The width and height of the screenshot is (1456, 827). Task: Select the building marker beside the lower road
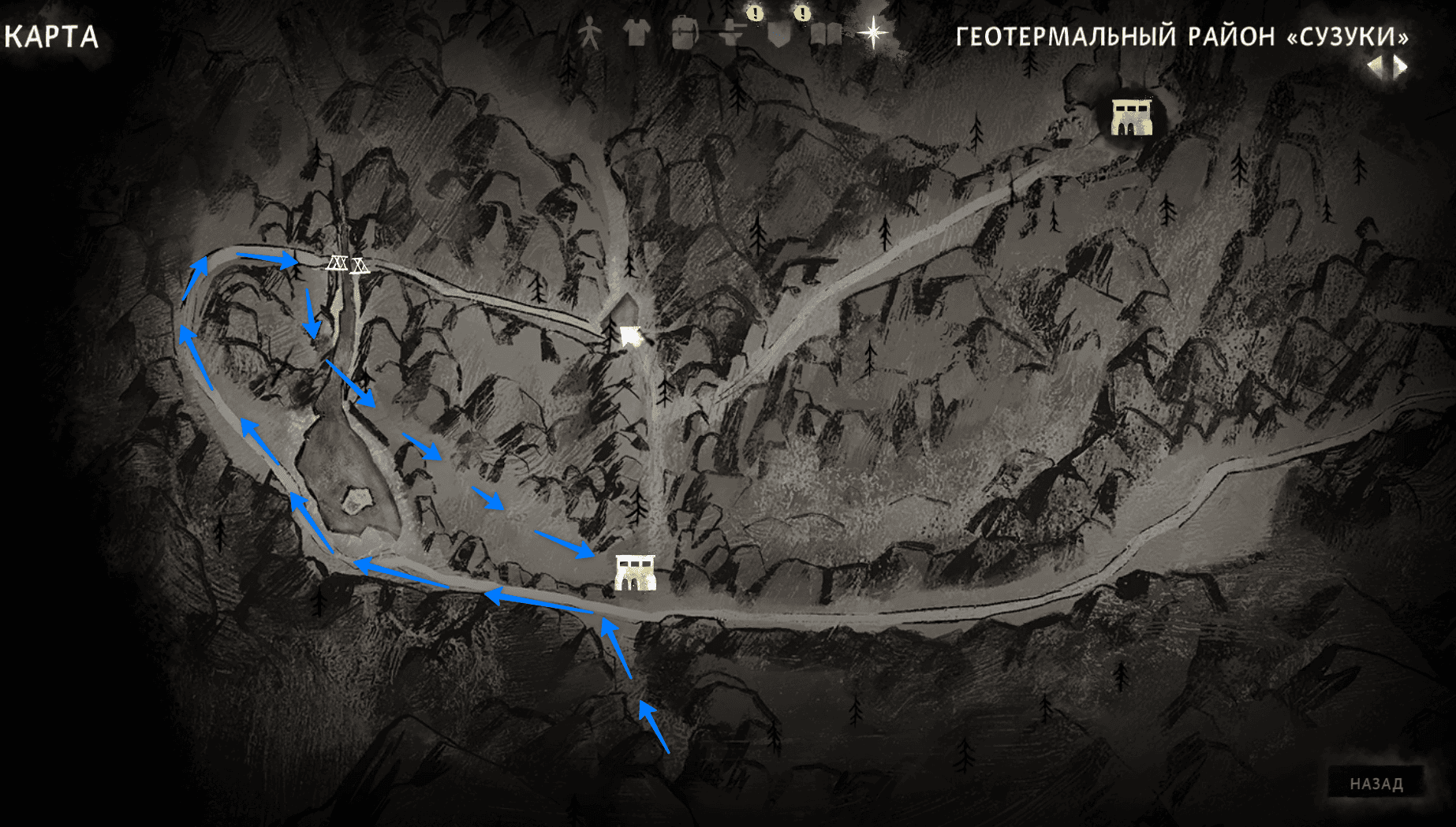635,572
